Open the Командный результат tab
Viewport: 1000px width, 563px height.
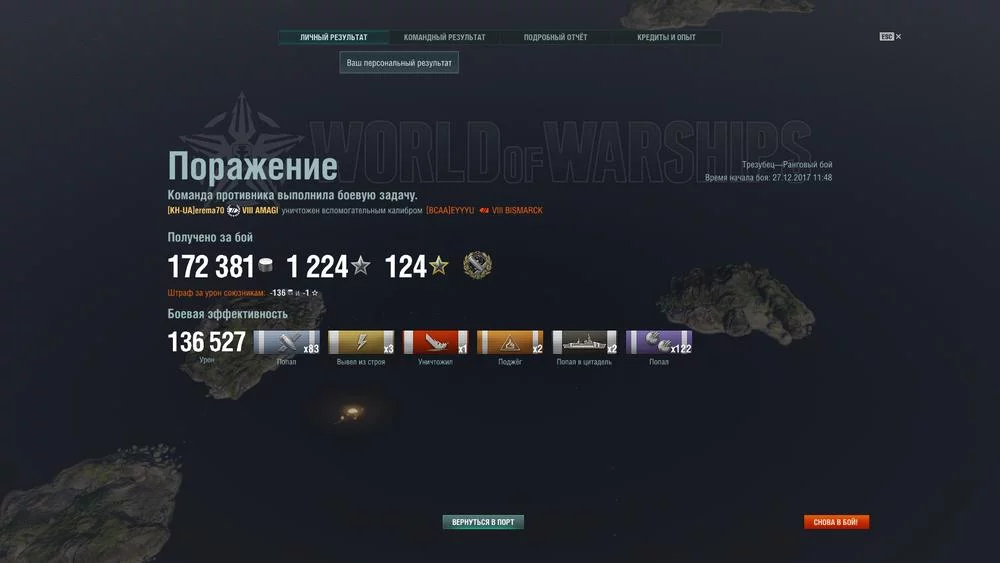click(x=445, y=38)
